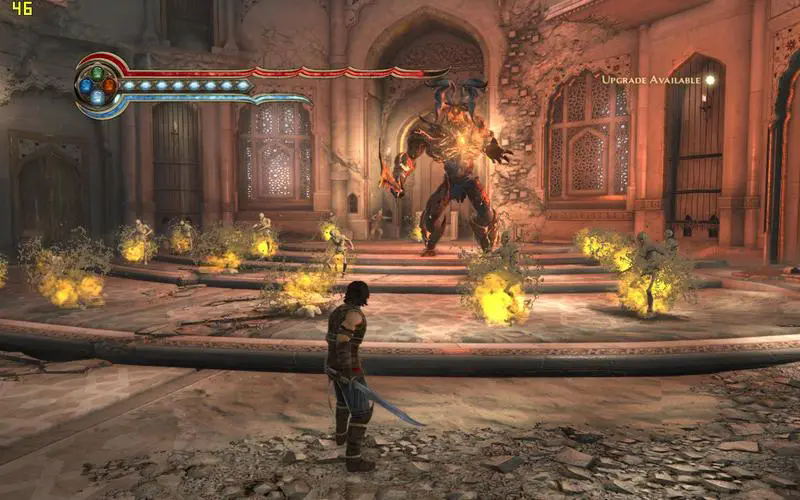Activate the orange fire power orb
The image size is (800, 500).
(109, 85)
